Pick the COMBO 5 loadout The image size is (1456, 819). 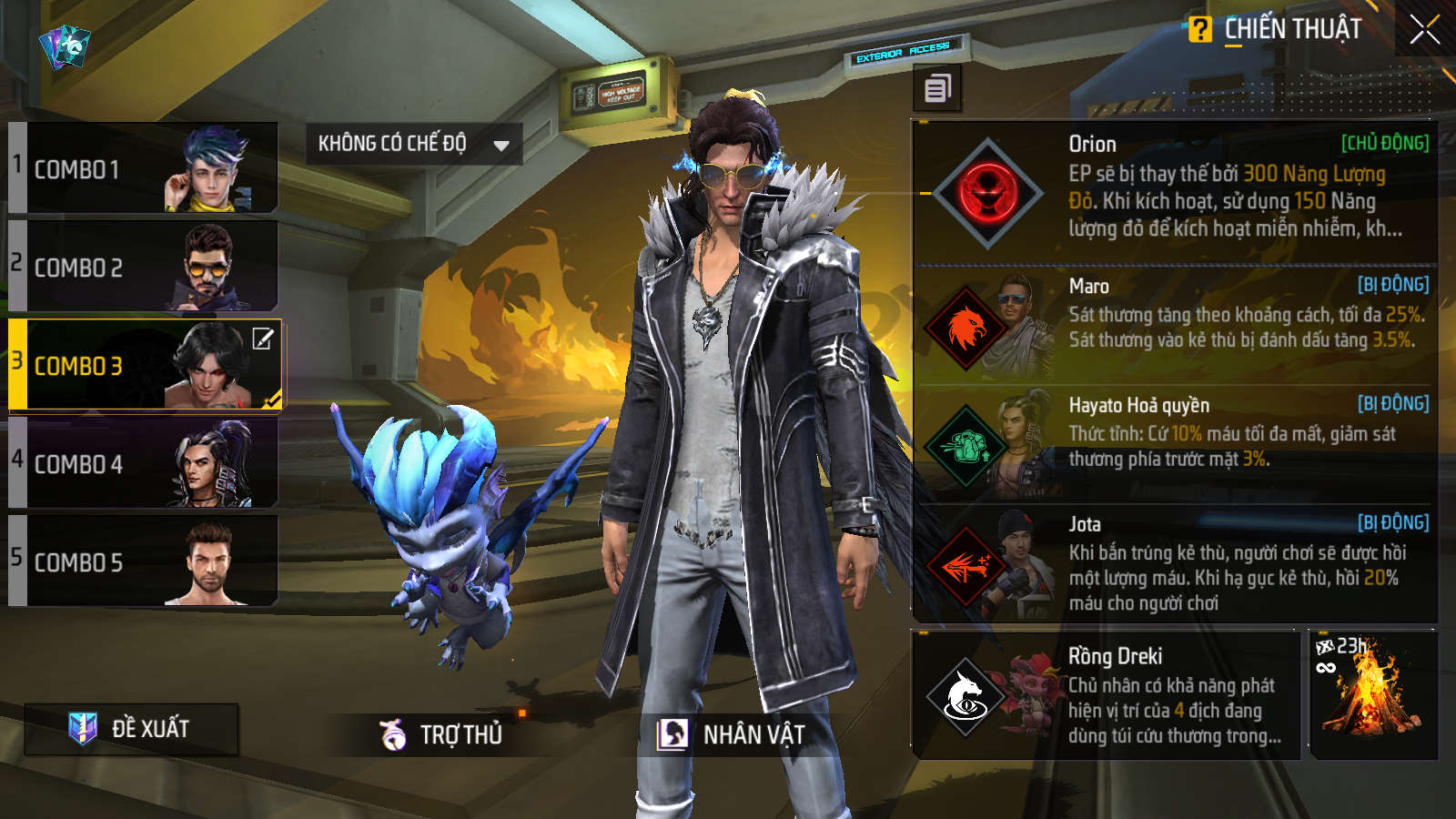pyautogui.click(x=143, y=561)
